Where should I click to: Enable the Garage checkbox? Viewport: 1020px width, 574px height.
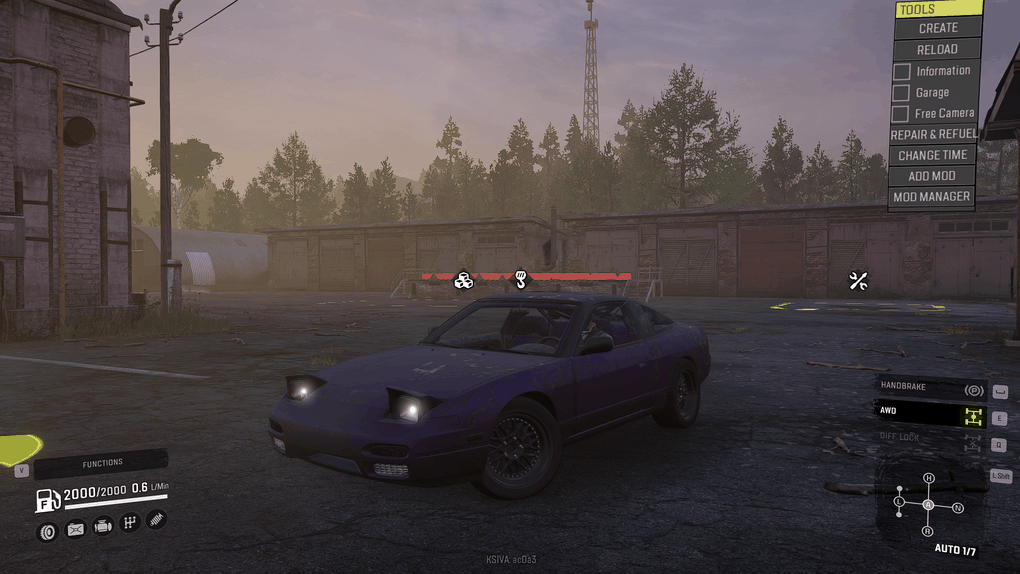(901, 92)
